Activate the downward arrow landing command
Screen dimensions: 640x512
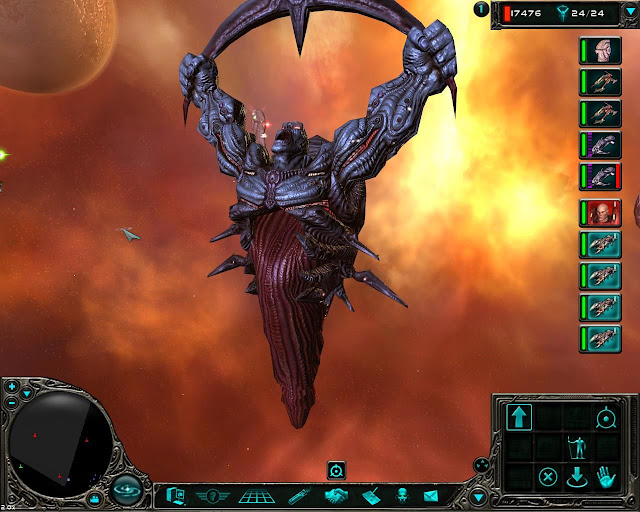tap(577, 476)
